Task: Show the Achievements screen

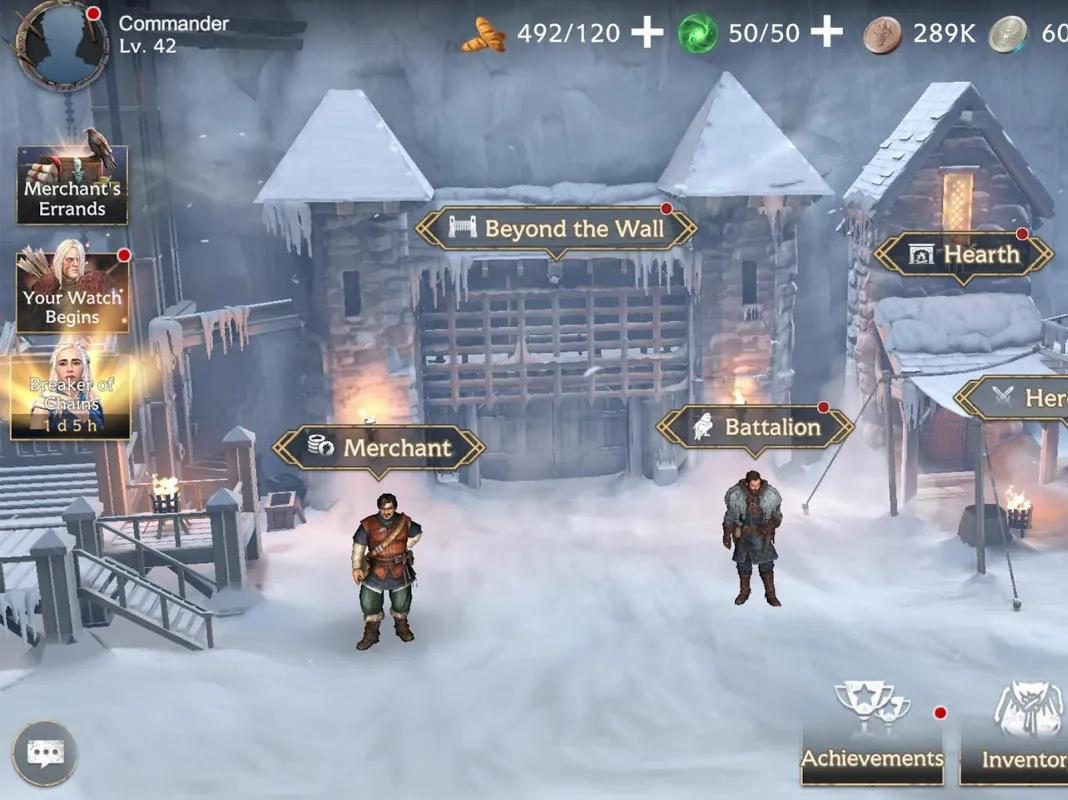Action: [x=872, y=735]
